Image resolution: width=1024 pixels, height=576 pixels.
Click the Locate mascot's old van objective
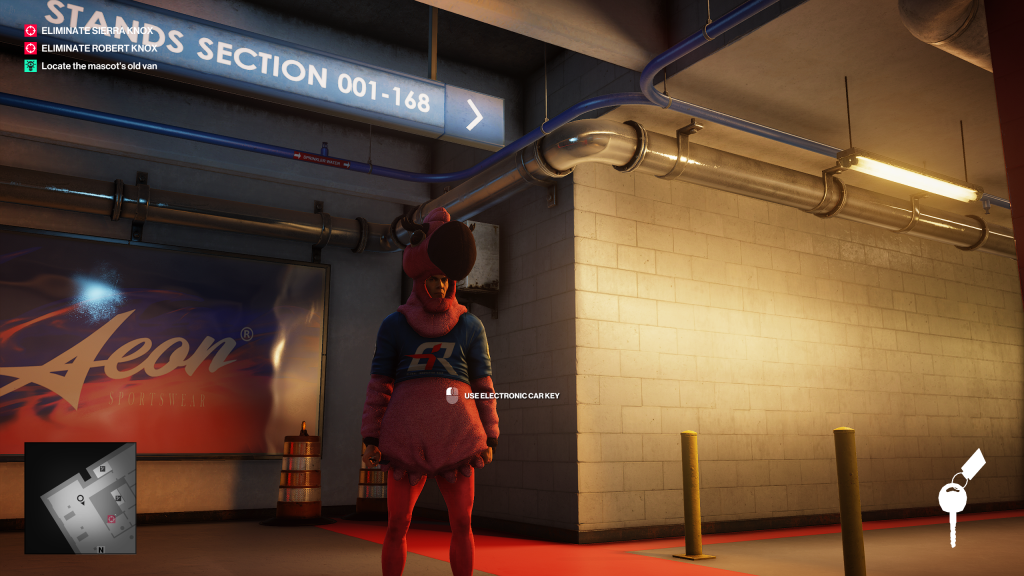[x=98, y=66]
